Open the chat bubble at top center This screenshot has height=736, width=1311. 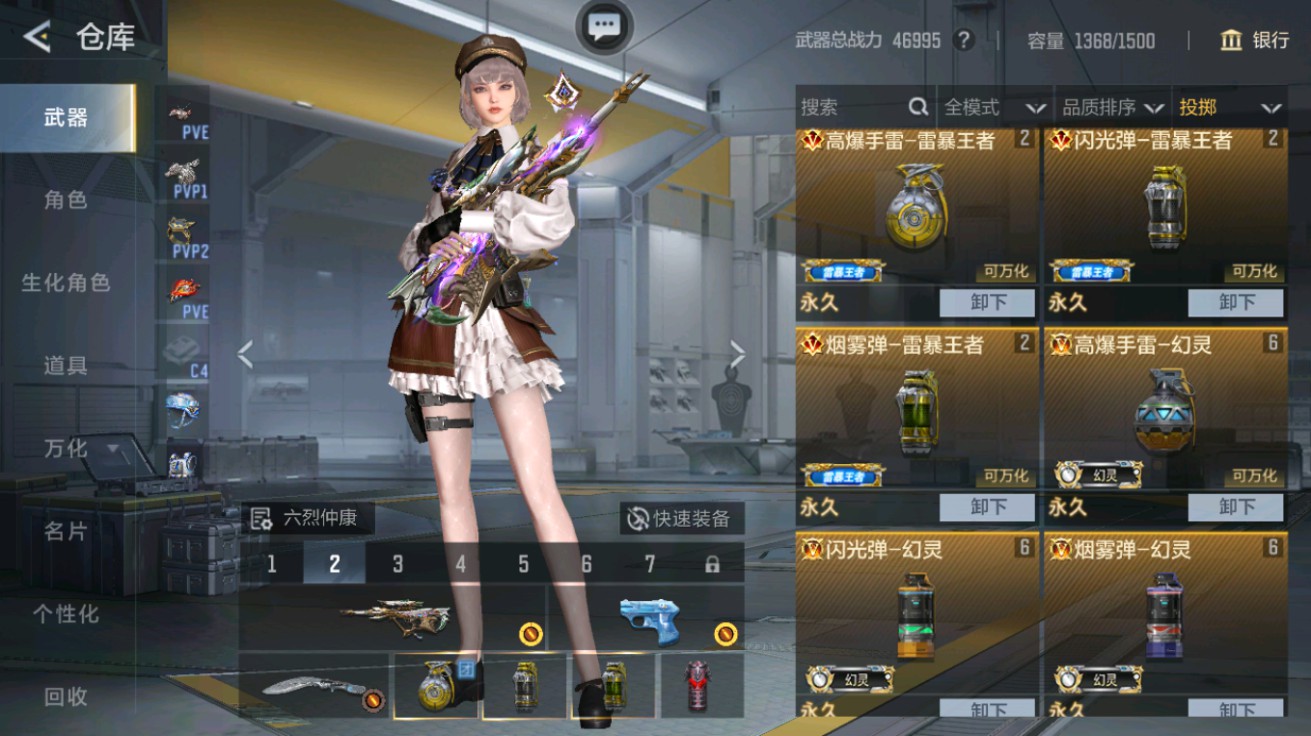click(602, 28)
